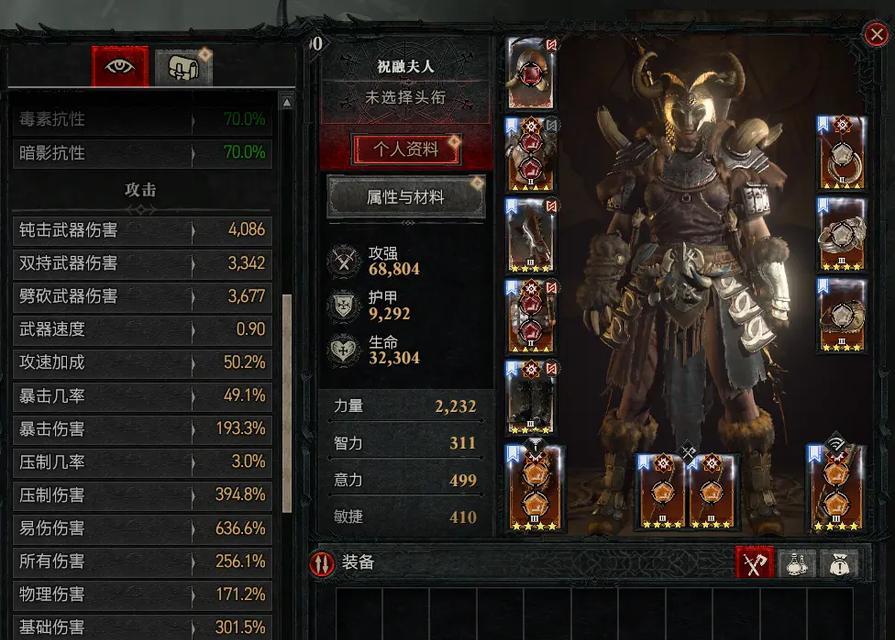
Task: Select the 易伤伤害 stat row
Action: coord(142,528)
